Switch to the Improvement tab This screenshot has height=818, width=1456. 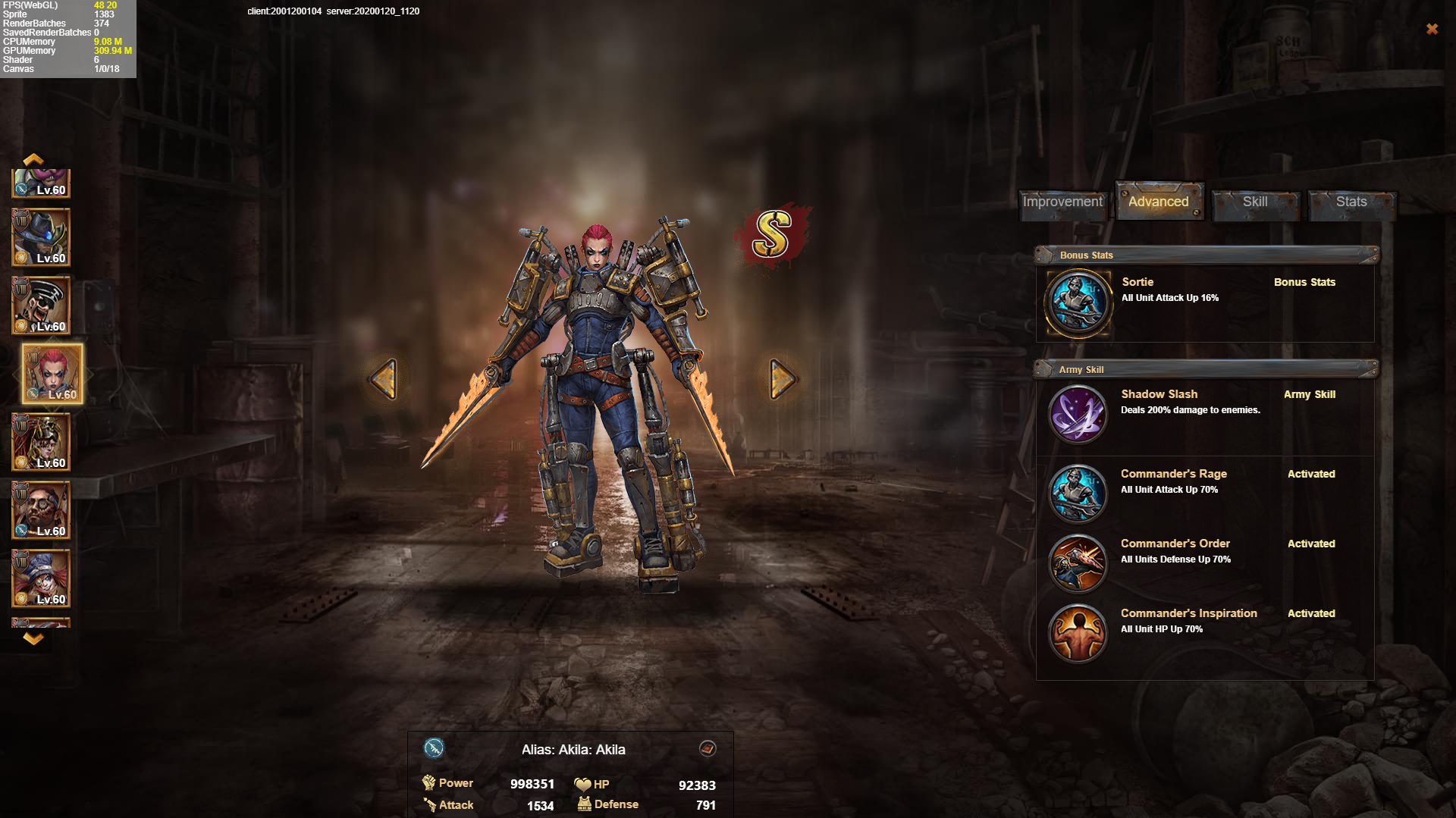pyautogui.click(x=1062, y=202)
